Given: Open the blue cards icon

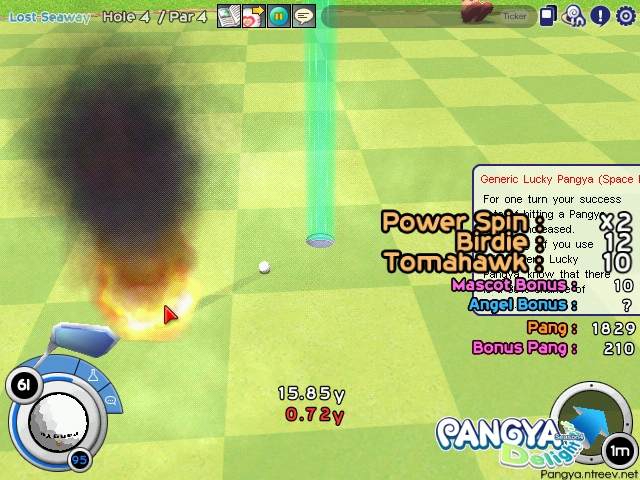Looking at the screenshot, I should tap(548, 16).
